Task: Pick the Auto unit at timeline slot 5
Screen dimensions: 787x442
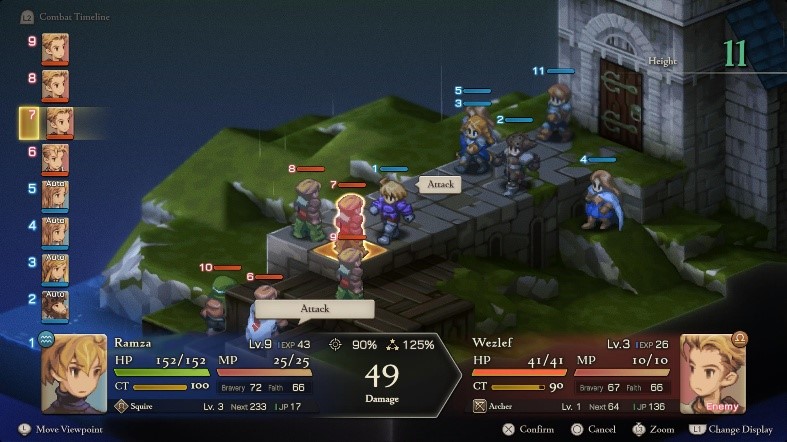Action: coord(55,193)
